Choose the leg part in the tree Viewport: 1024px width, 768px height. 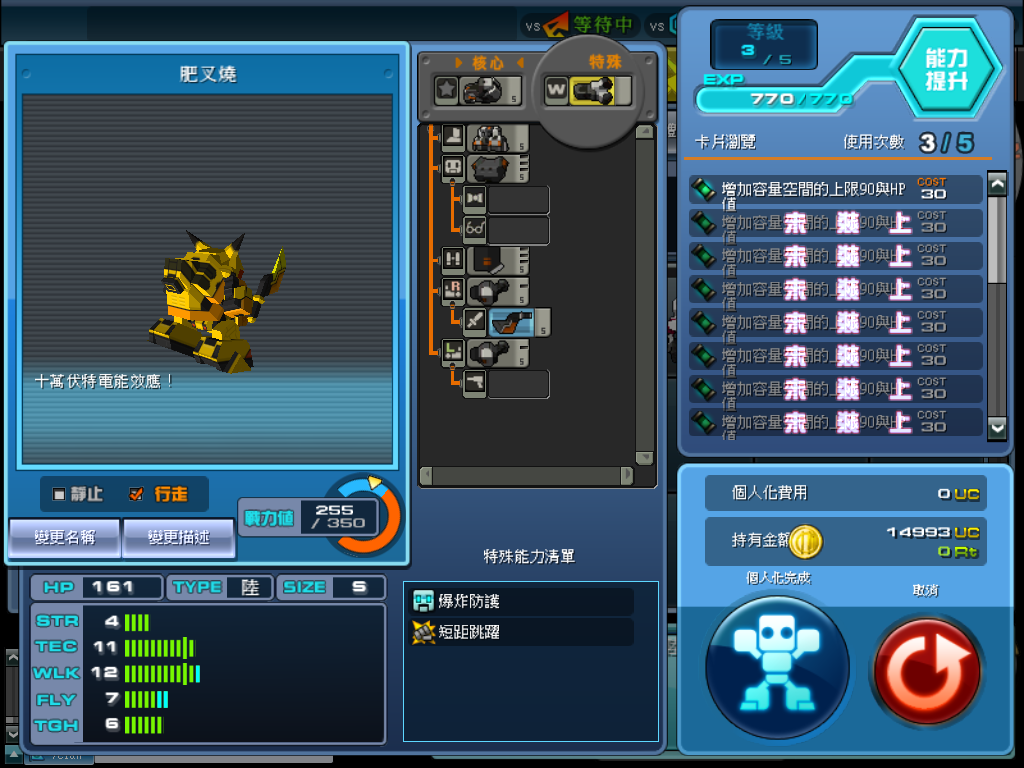coord(498,138)
